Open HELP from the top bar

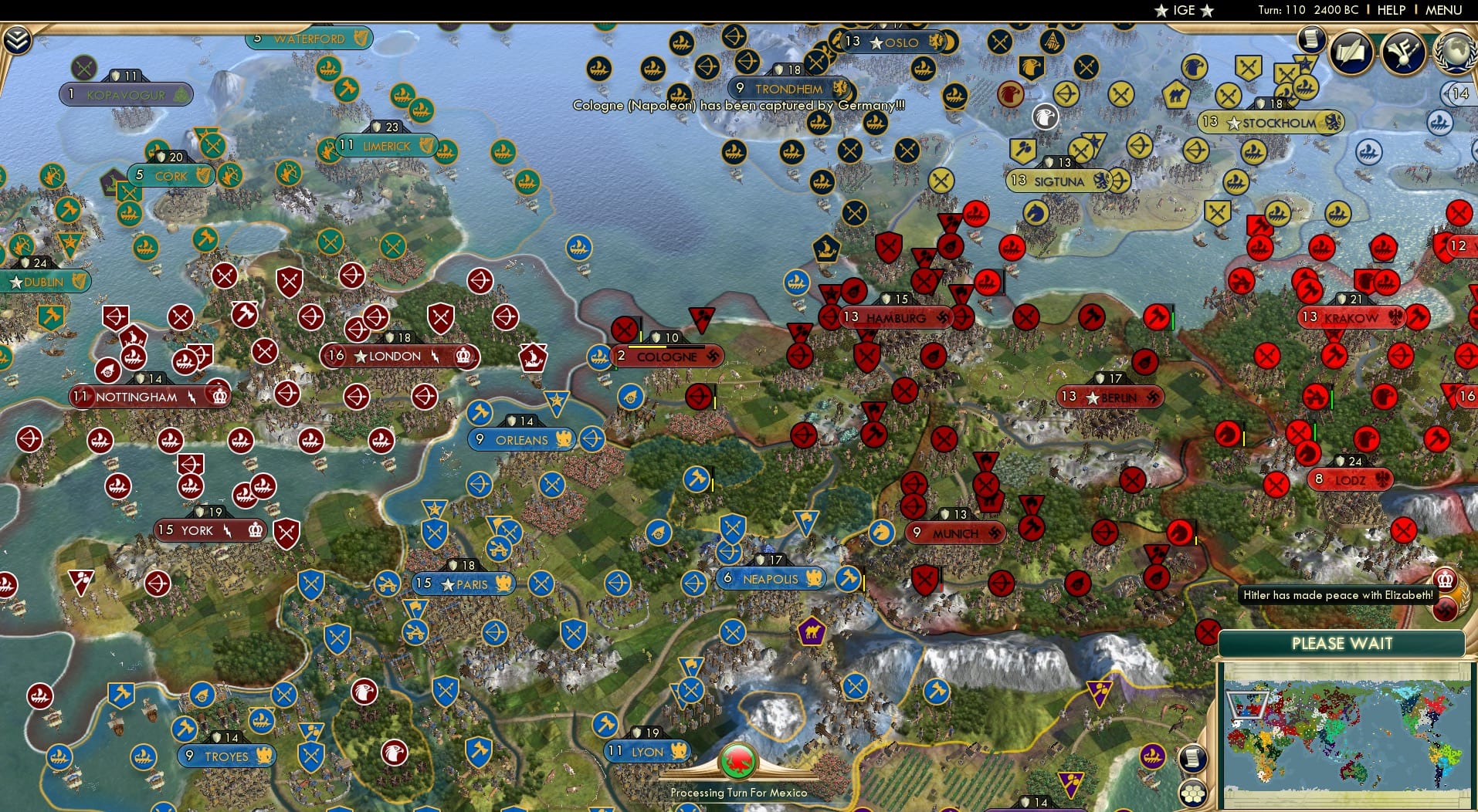click(x=1390, y=10)
